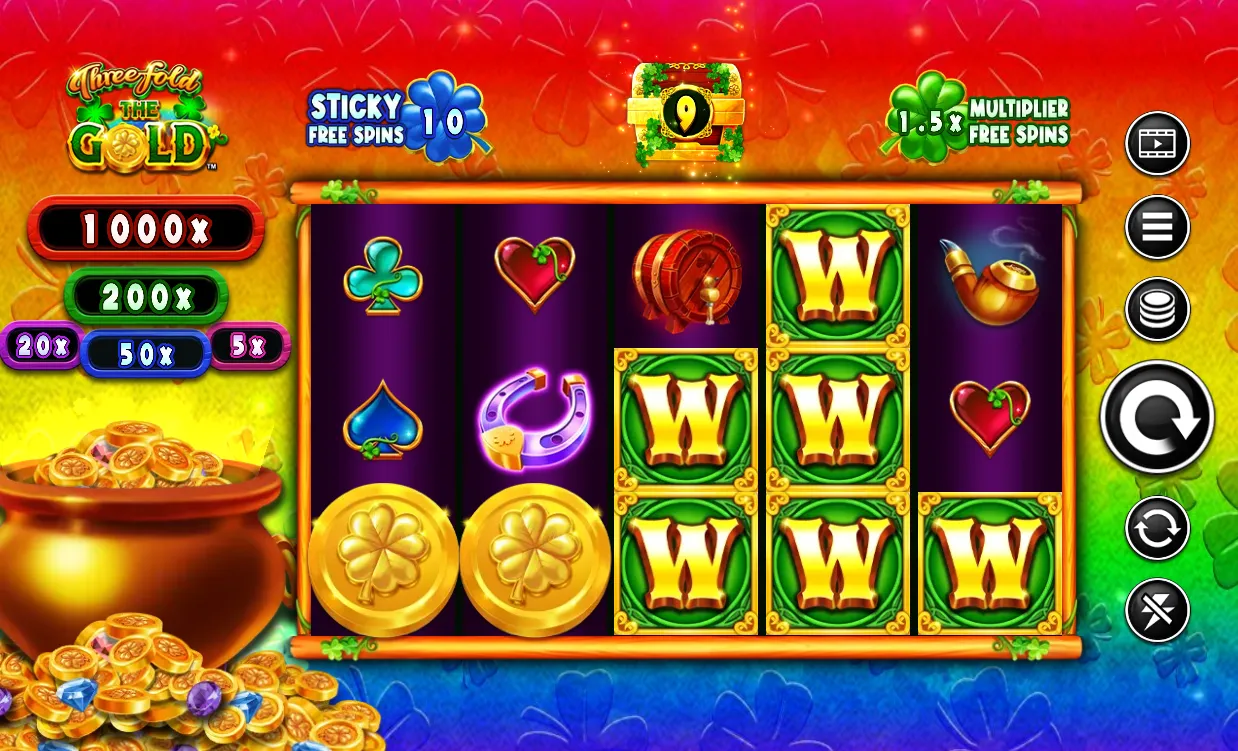Viewport: 1238px width, 751px height.
Task: Click the film strip video button
Action: (x=1157, y=144)
